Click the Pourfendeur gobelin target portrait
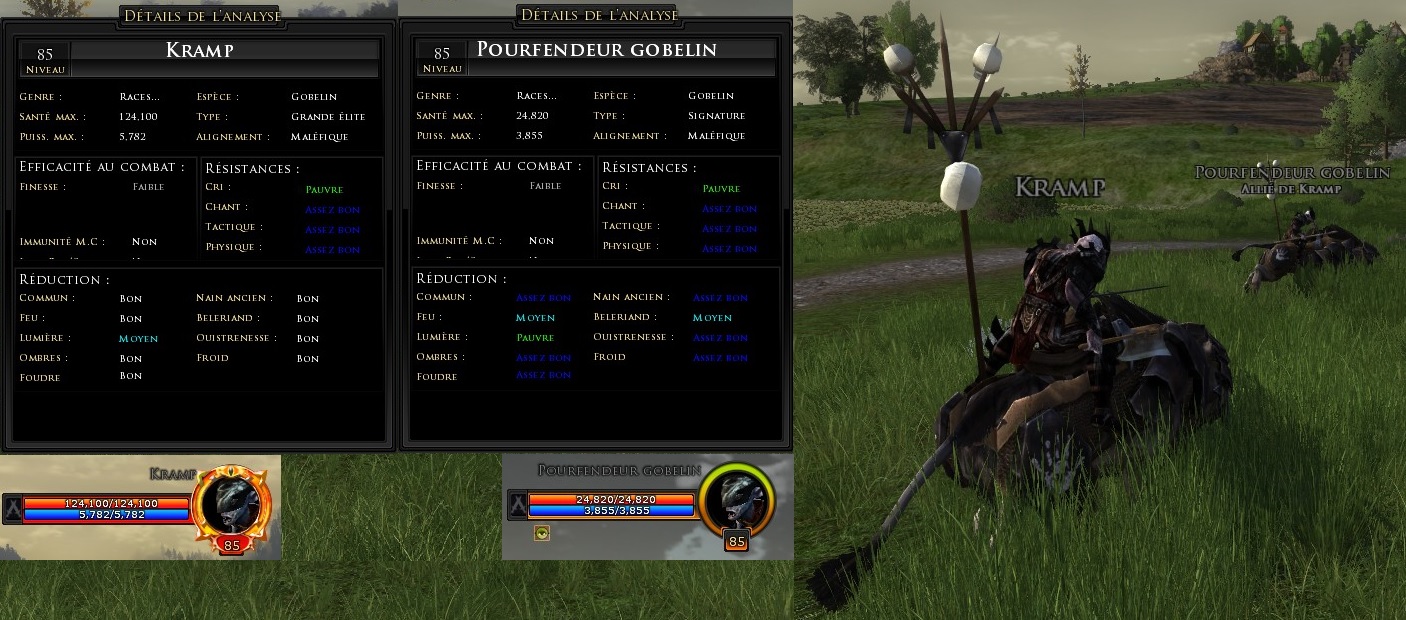 point(737,501)
